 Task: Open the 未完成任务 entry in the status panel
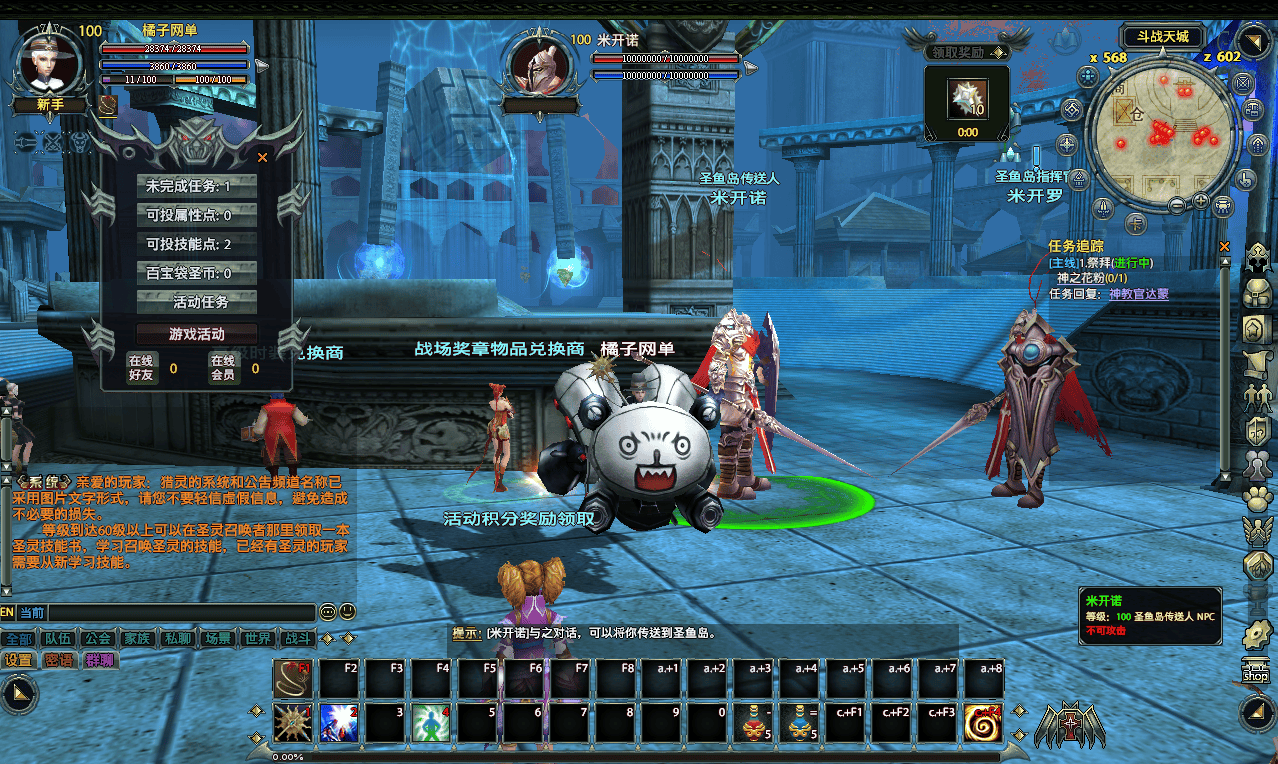pyautogui.click(x=197, y=186)
